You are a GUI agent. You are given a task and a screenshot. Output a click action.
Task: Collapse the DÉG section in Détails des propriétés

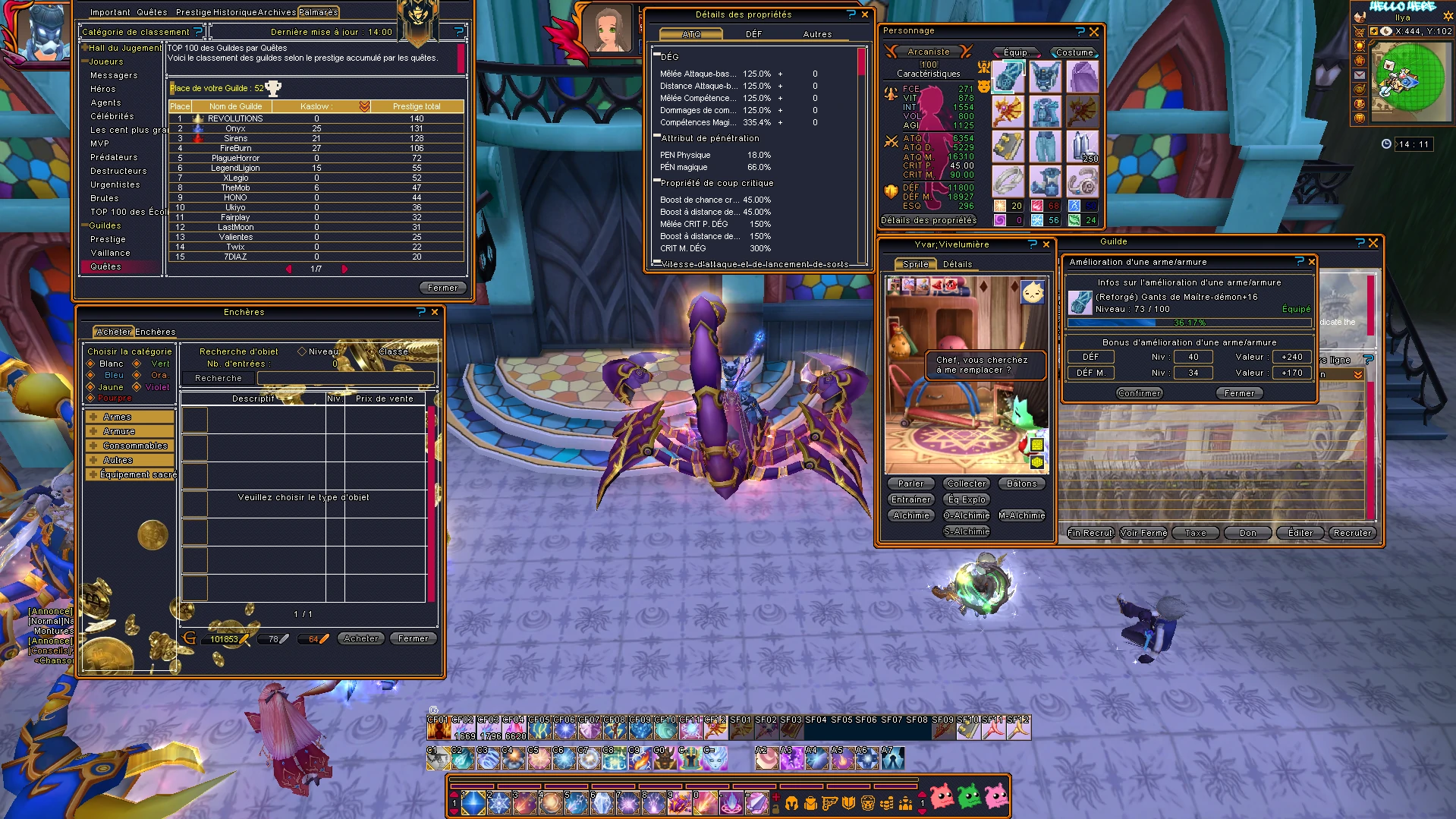coord(657,55)
